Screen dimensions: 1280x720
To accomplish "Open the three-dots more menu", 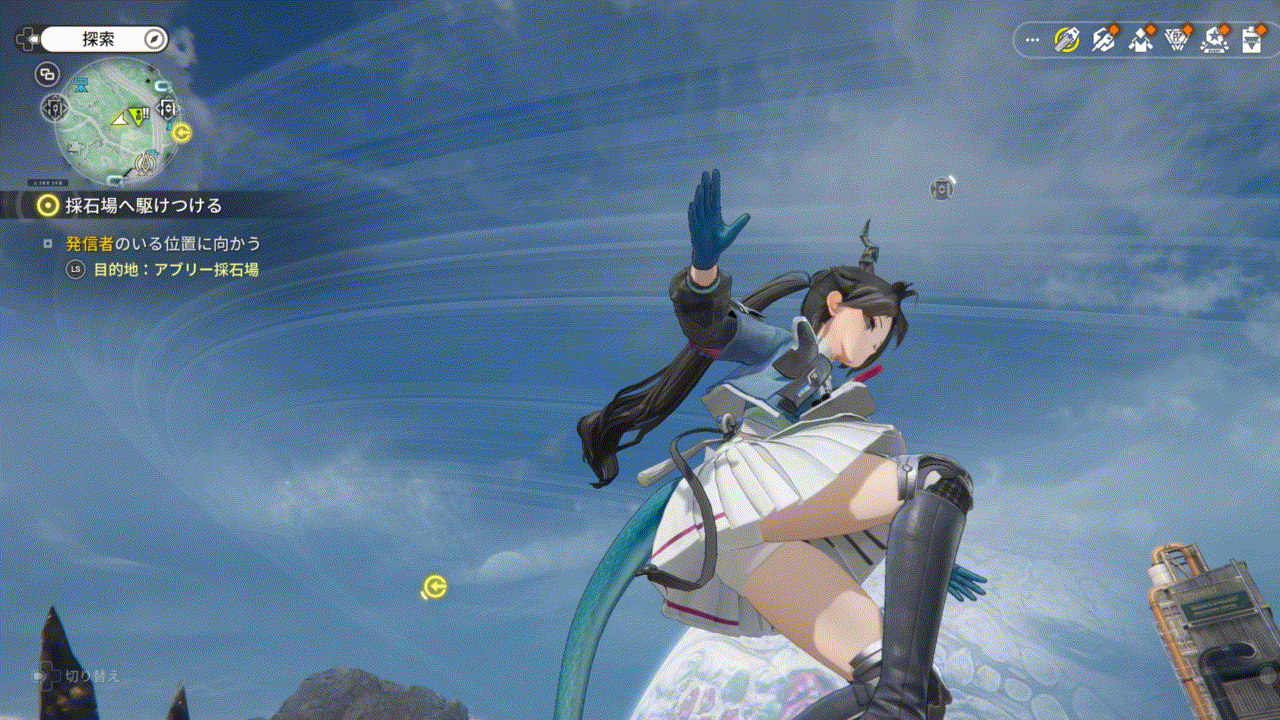I will [x=1033, y=41].
